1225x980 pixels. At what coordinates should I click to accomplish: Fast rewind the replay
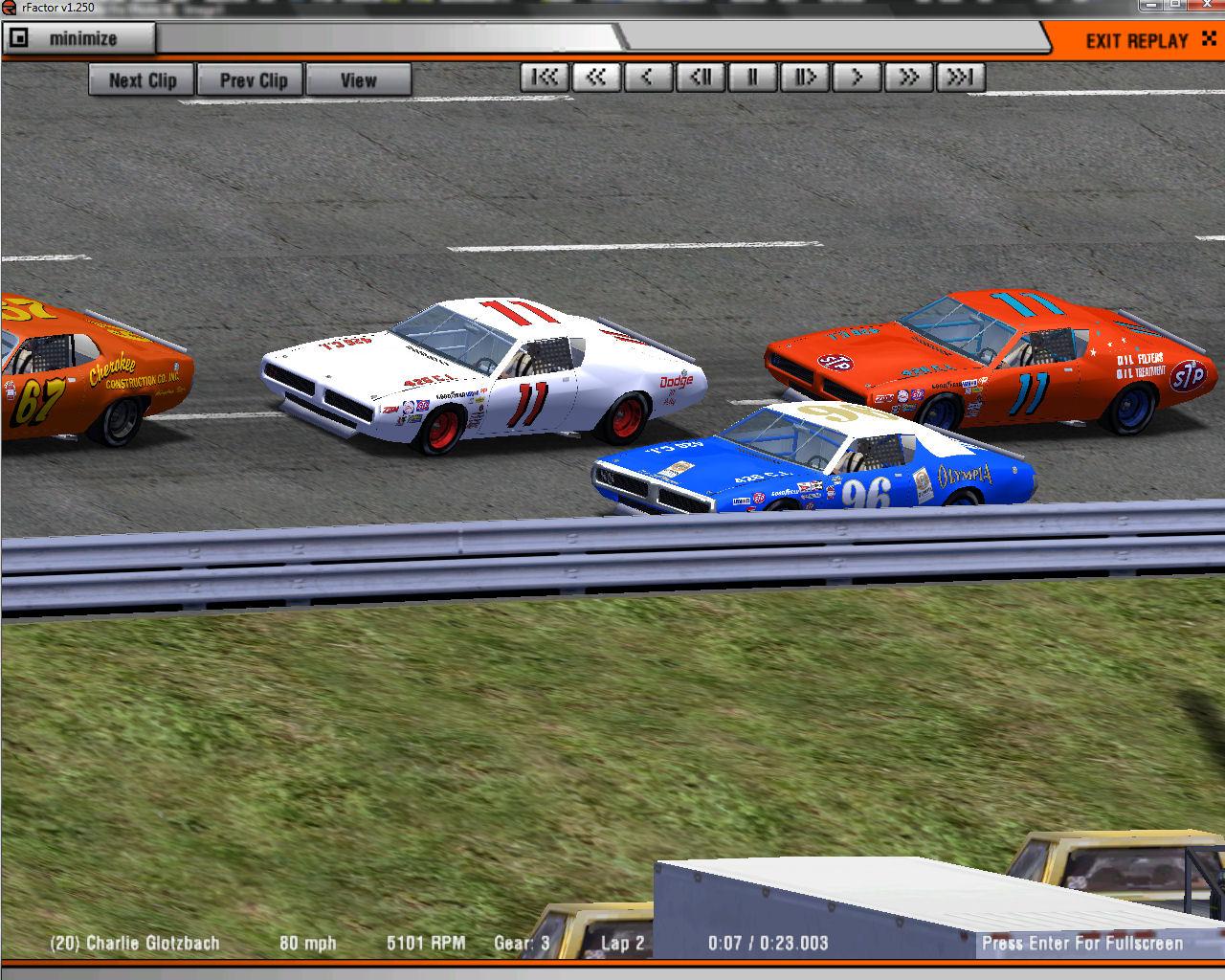(x=596, y=78)
